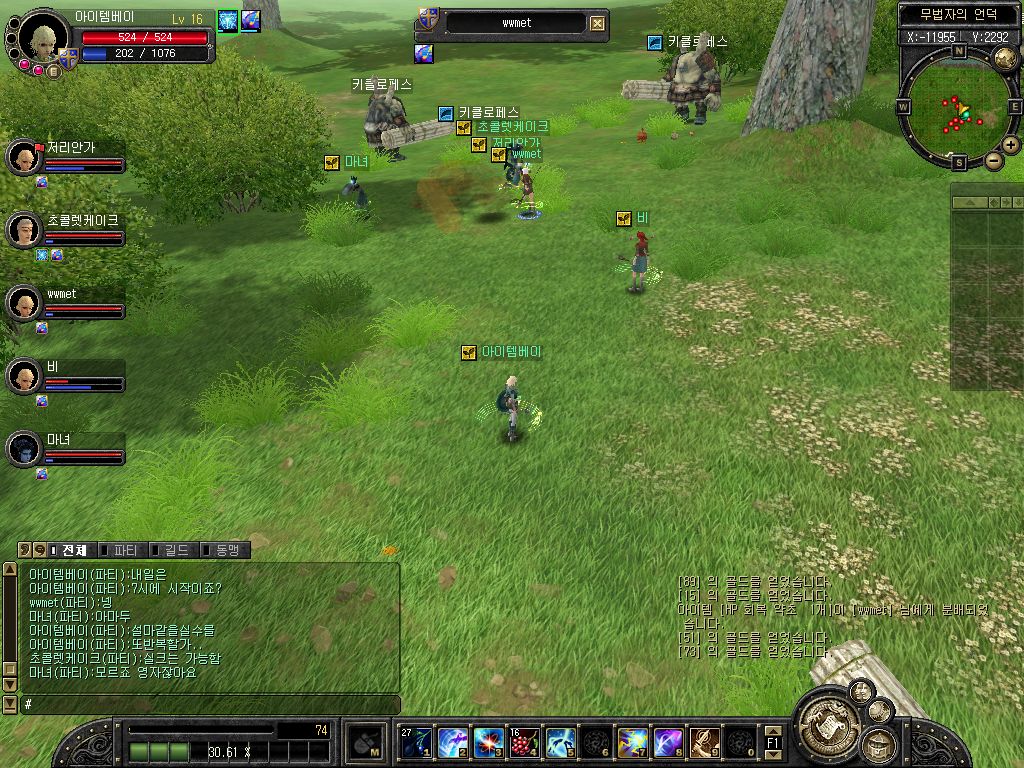1024x768 pixels.
Task: Switch to the 길드 chat tab
Action: pyautogui.click(x=175, y=550)
